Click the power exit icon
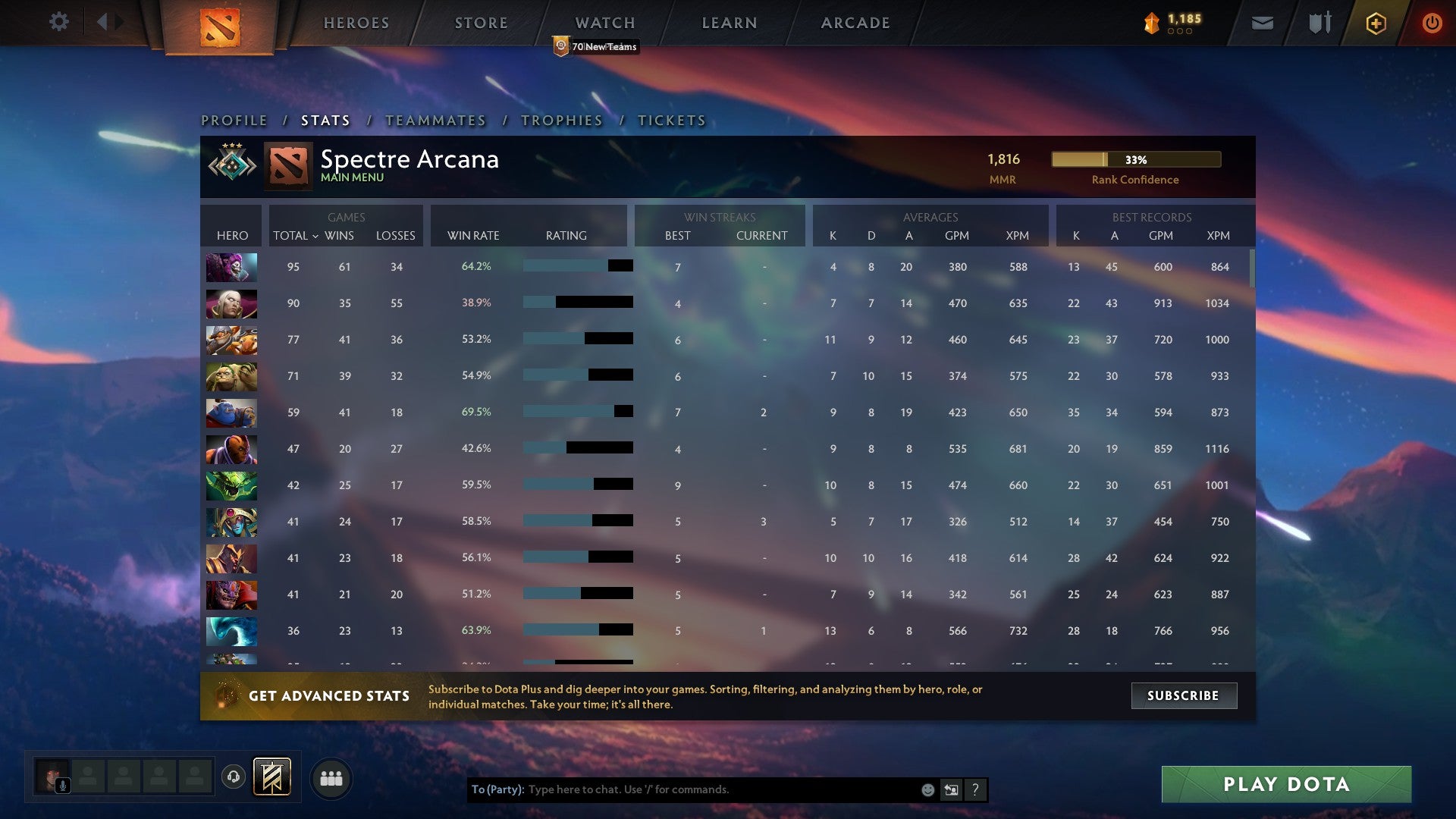Screen dimensions: 1456x819 pyautogui.click(x=1432, y=23)
